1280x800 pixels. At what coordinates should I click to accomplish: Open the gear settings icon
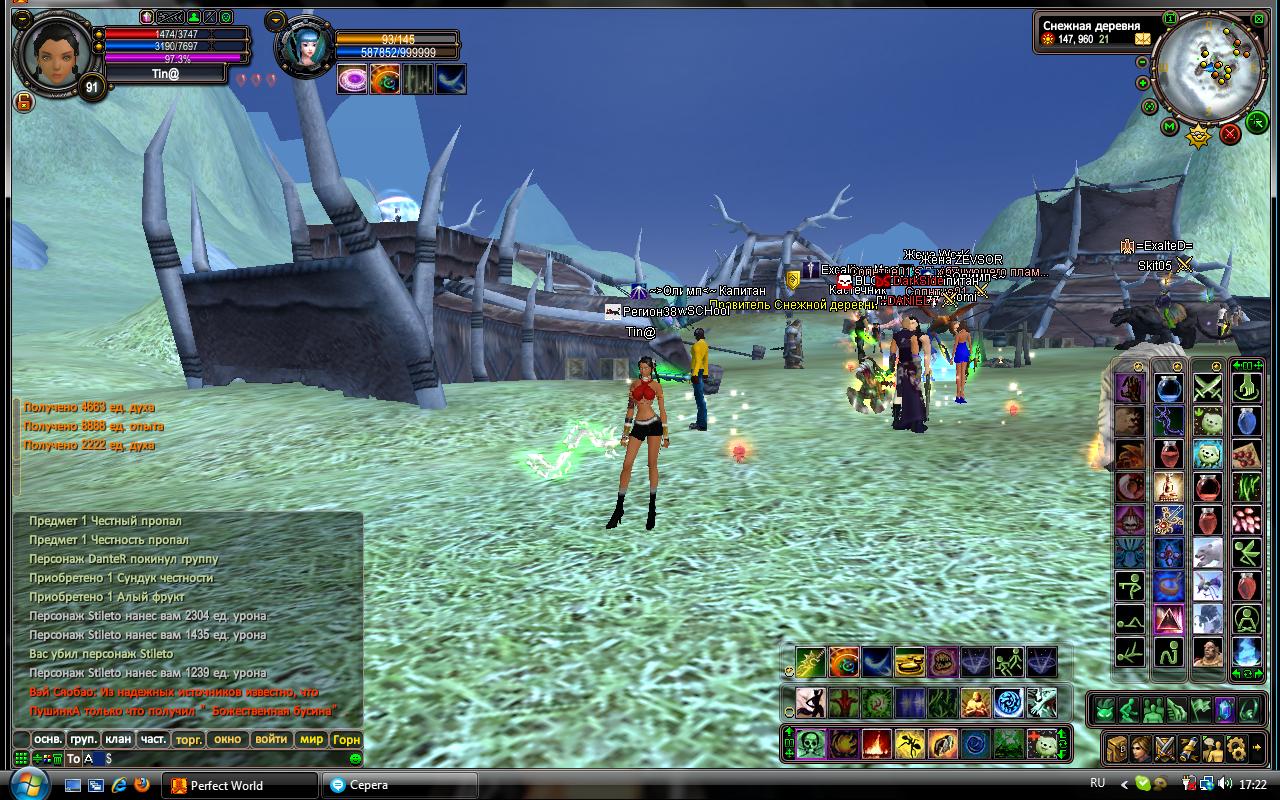tap(1236, 748)
